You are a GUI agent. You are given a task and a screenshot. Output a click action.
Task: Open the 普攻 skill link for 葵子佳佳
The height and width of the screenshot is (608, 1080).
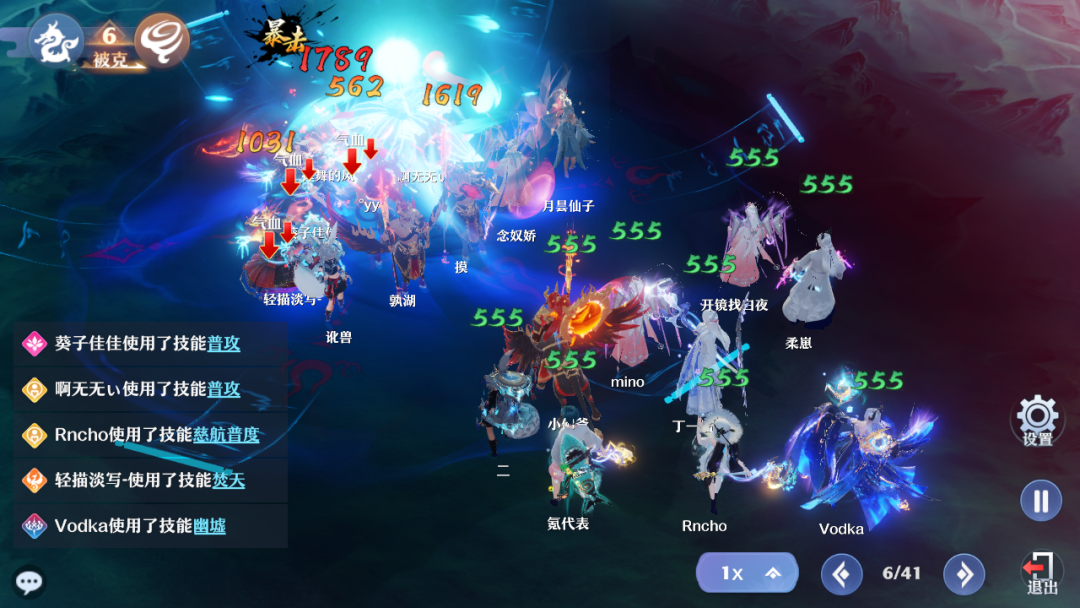224,343
